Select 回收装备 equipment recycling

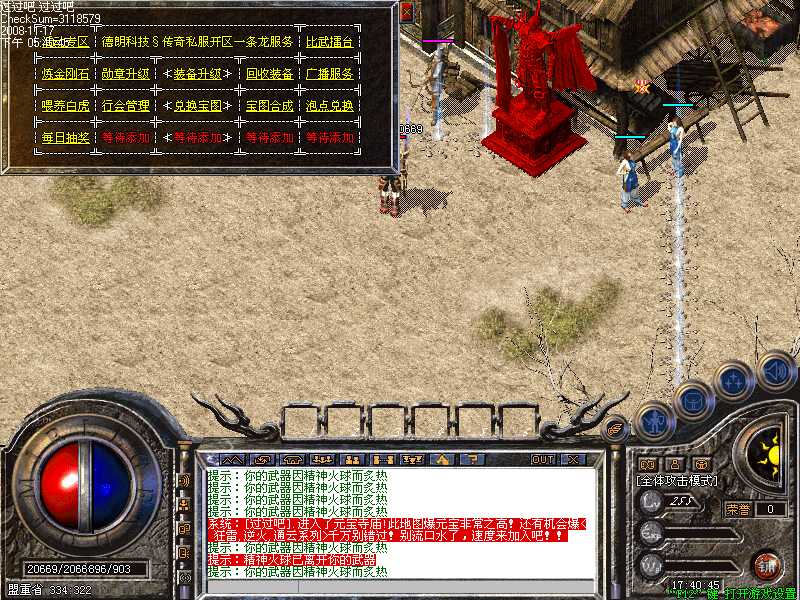coord(269,74)
